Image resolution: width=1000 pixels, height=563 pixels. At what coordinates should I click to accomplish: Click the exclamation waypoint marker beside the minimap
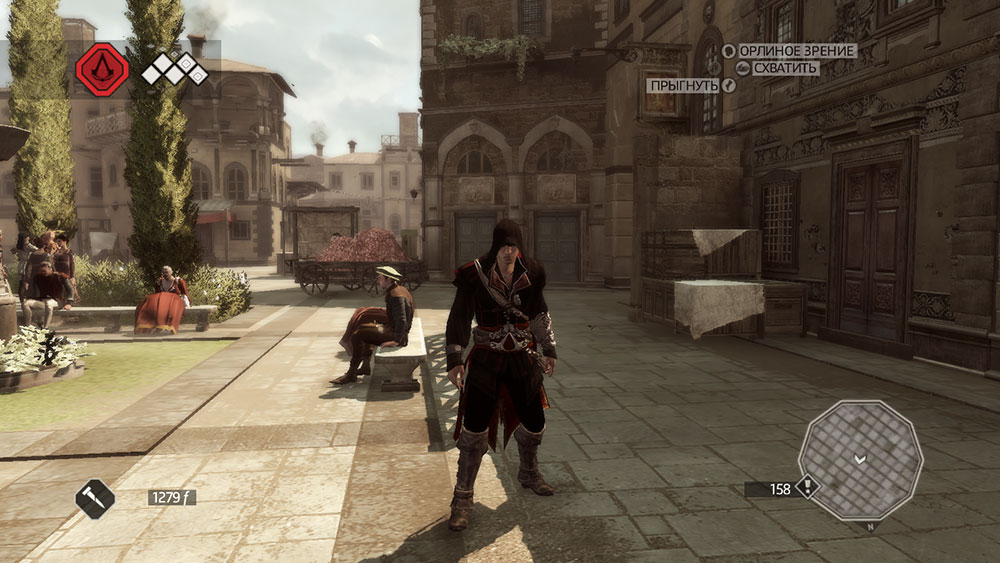click(807, 488)
